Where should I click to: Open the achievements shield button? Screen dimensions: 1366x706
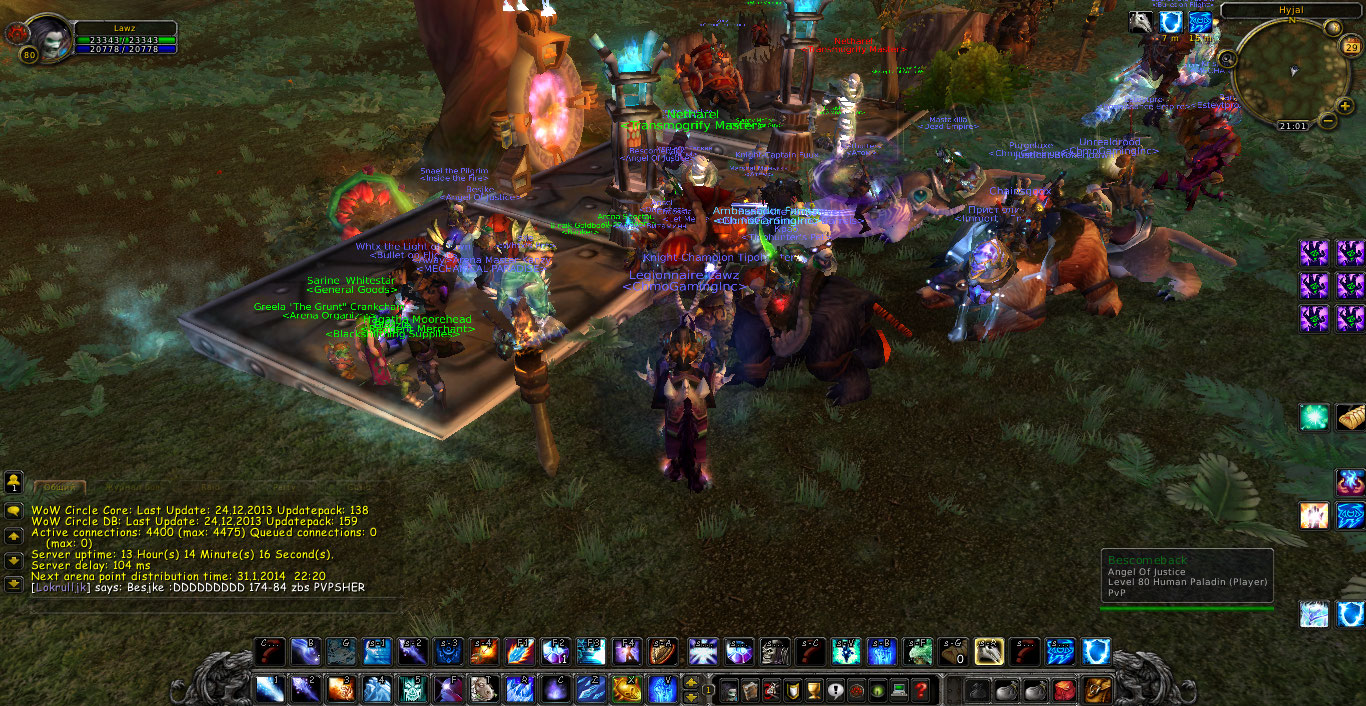(x=793, y=690)
